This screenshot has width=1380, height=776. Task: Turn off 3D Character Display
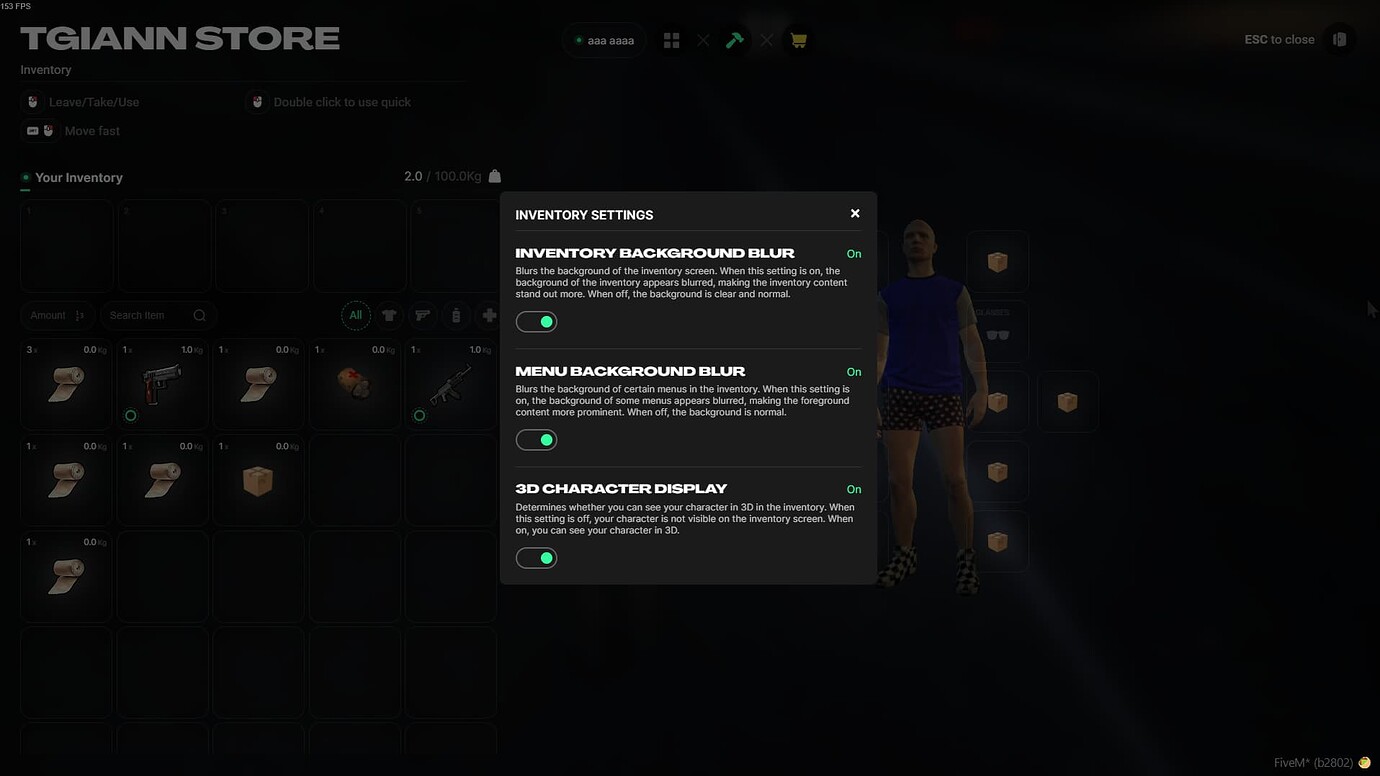point(536,557)
